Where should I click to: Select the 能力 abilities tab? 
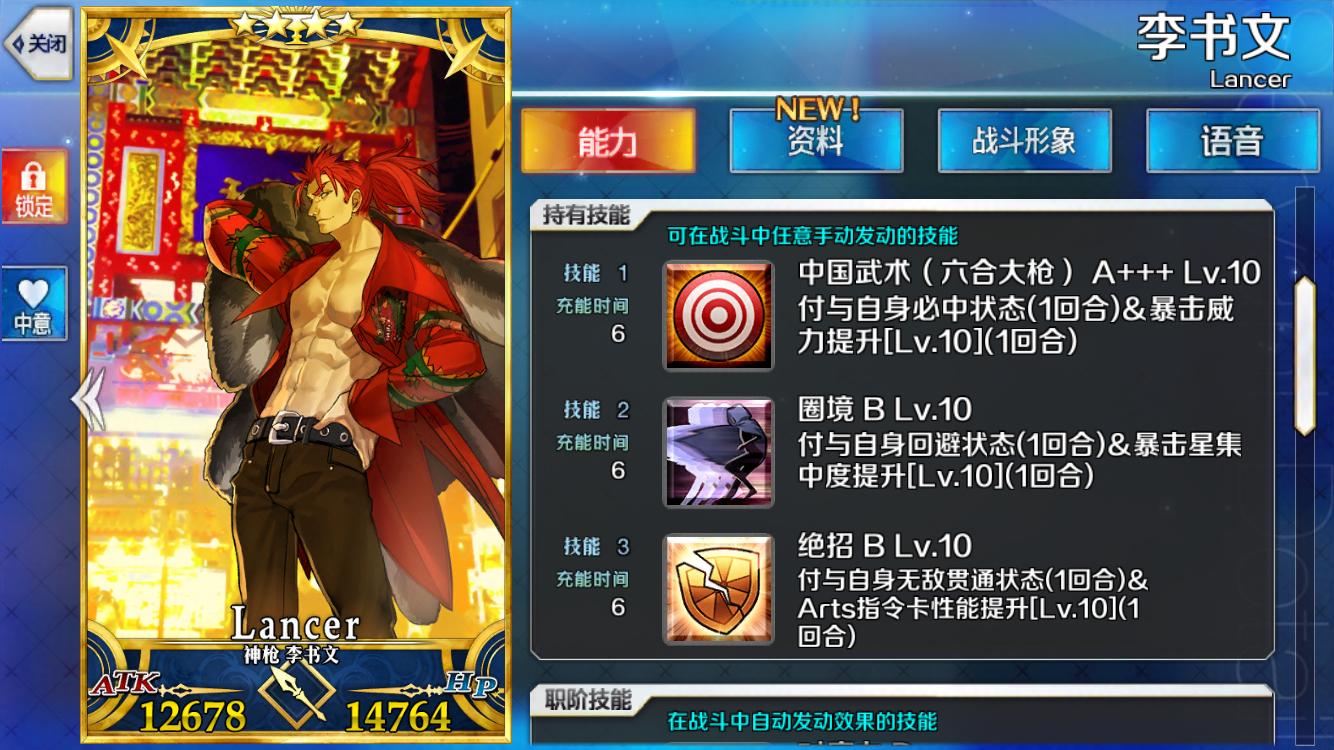(x=609, y=142)
